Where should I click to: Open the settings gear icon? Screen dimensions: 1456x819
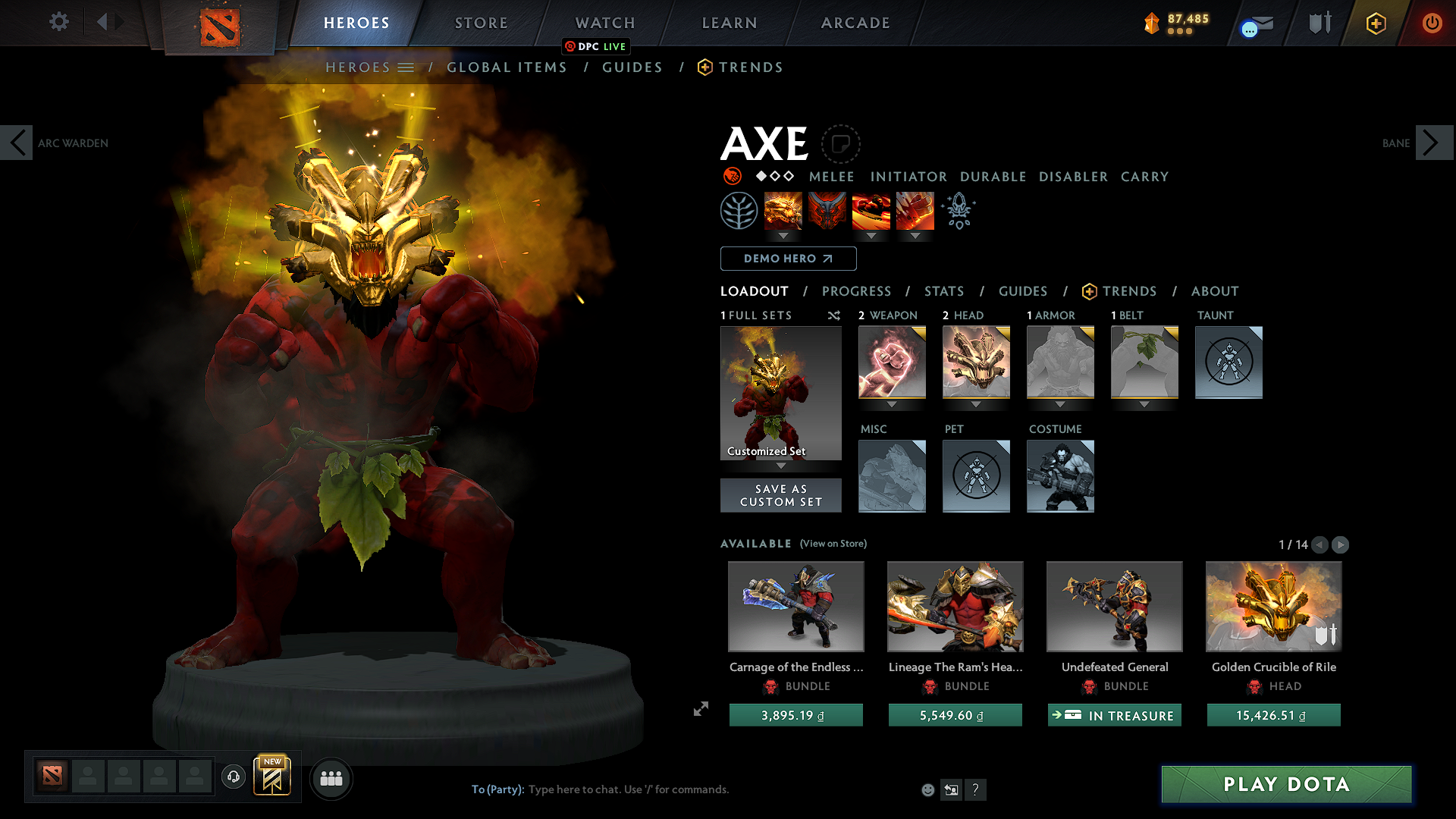point(58,22)
